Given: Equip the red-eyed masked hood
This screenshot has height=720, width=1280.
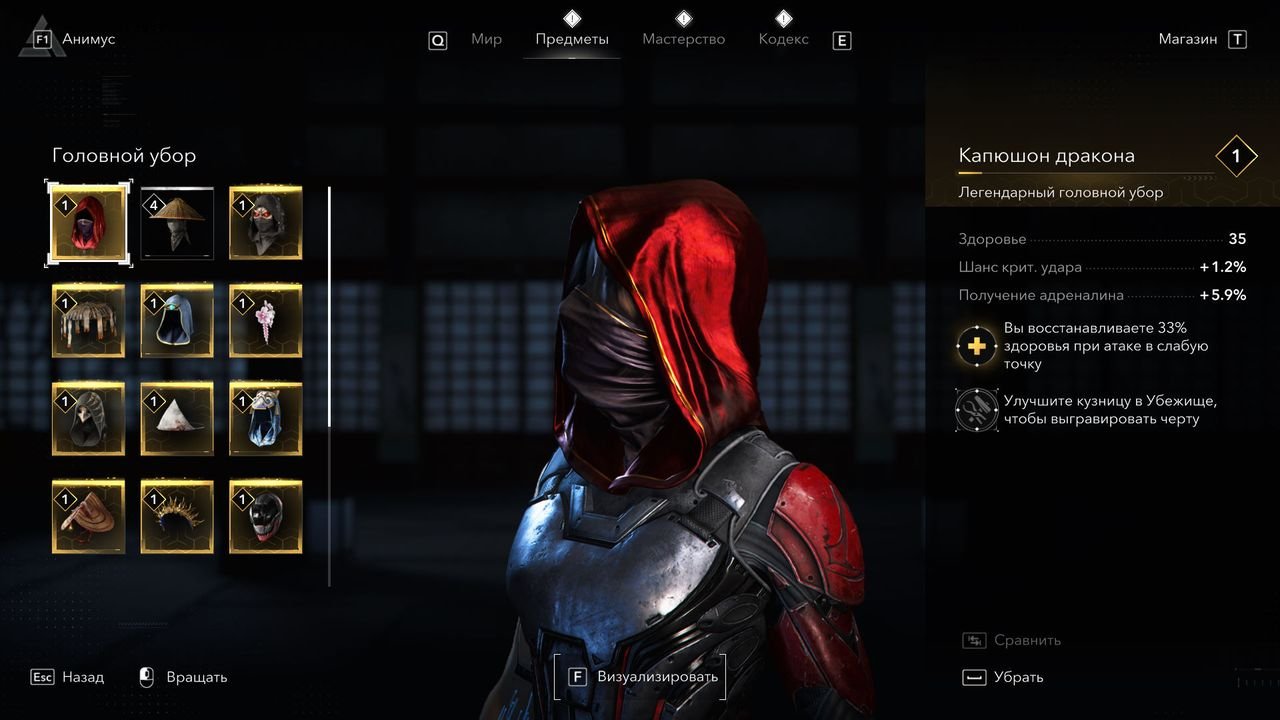Looking at the screenshot, I should pyautogui.click(x=265, y=223).
